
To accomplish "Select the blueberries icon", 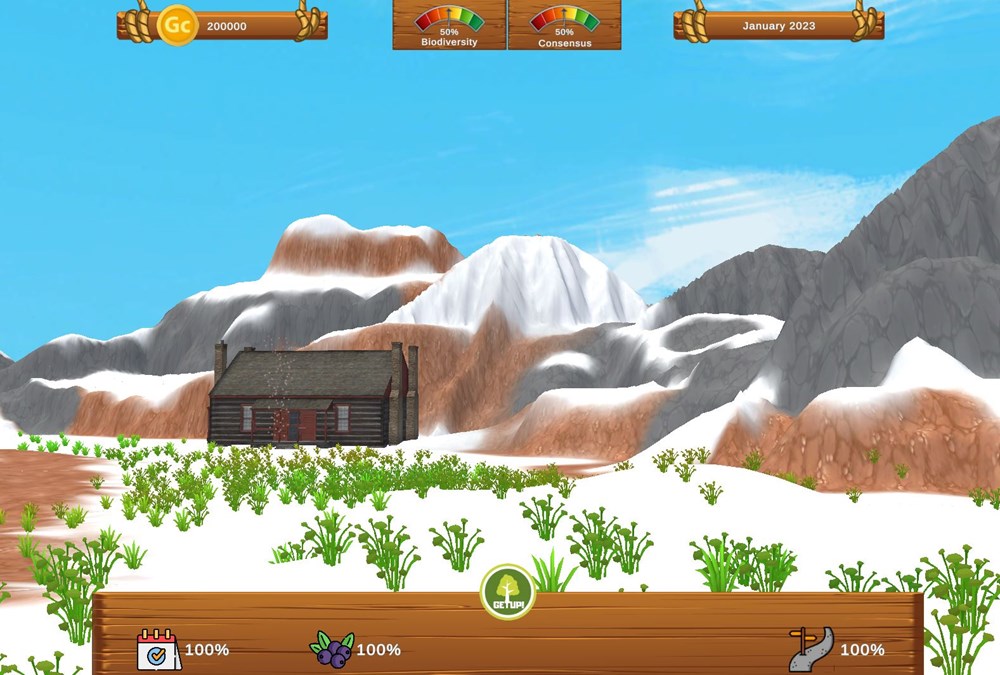I will pyautogui.click(x=331, y=650).
